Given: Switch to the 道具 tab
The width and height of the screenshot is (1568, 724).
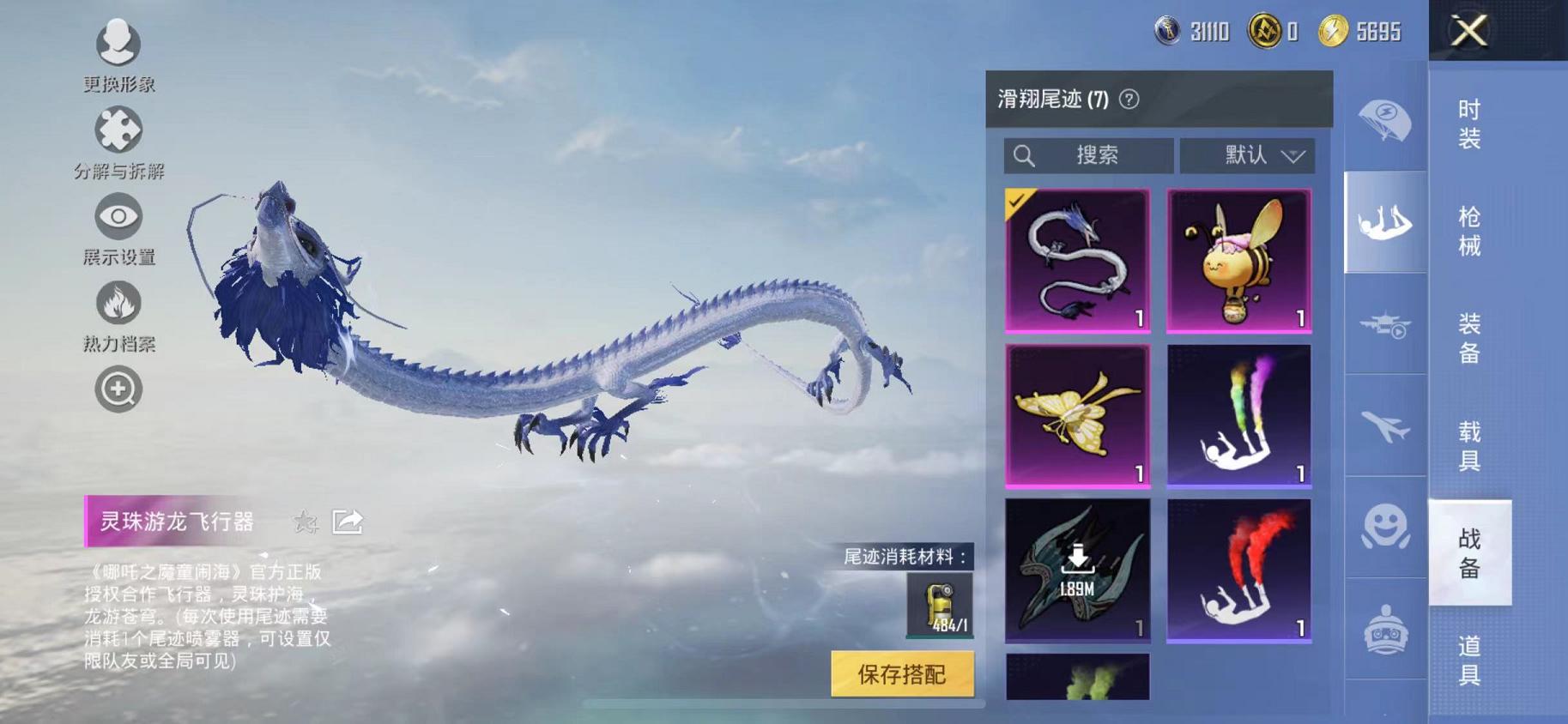Looking at the screenshot, I should tap(1469, 661).
